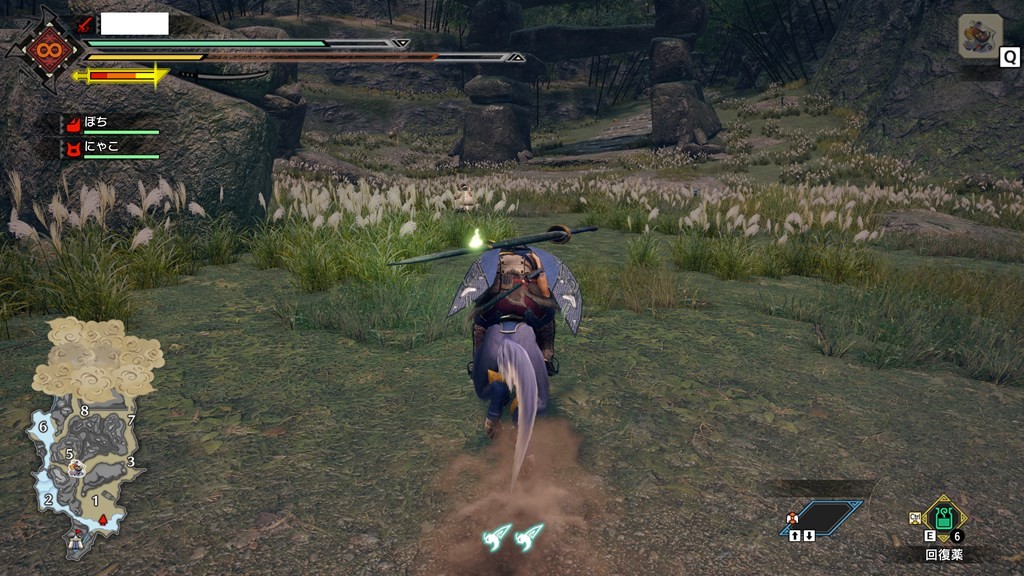Open the top-right notification icon
Viewport: 1024px width, 576px height.
point(979,36)
